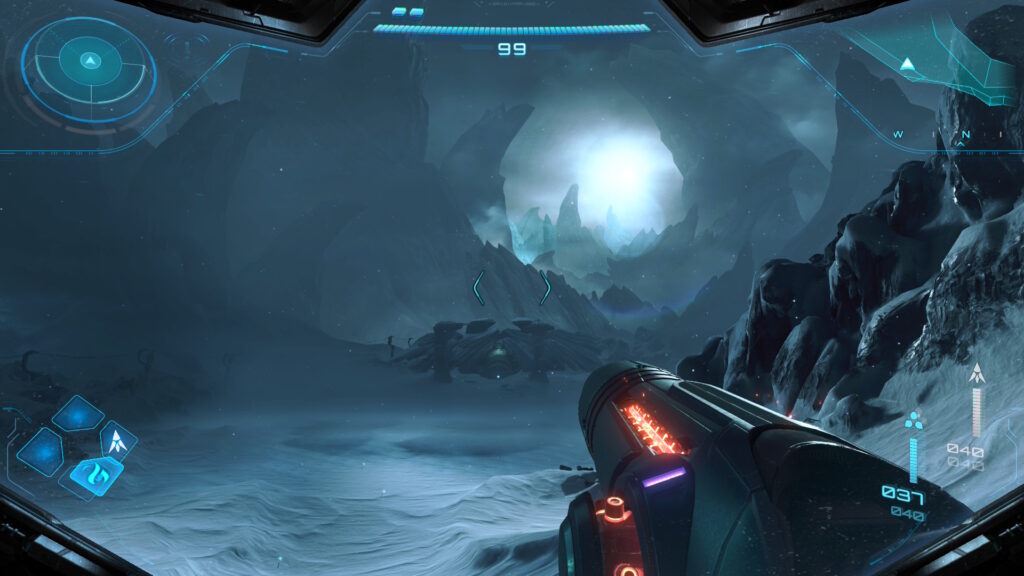Click the three-dot elemental shot ammo icon
Viewport: 1024px width, 576px height.
point(913,421)
